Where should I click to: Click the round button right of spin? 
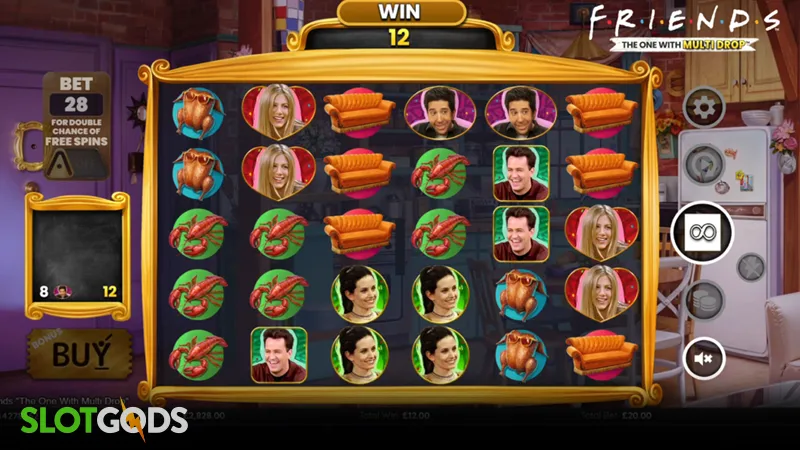[751, 266]
